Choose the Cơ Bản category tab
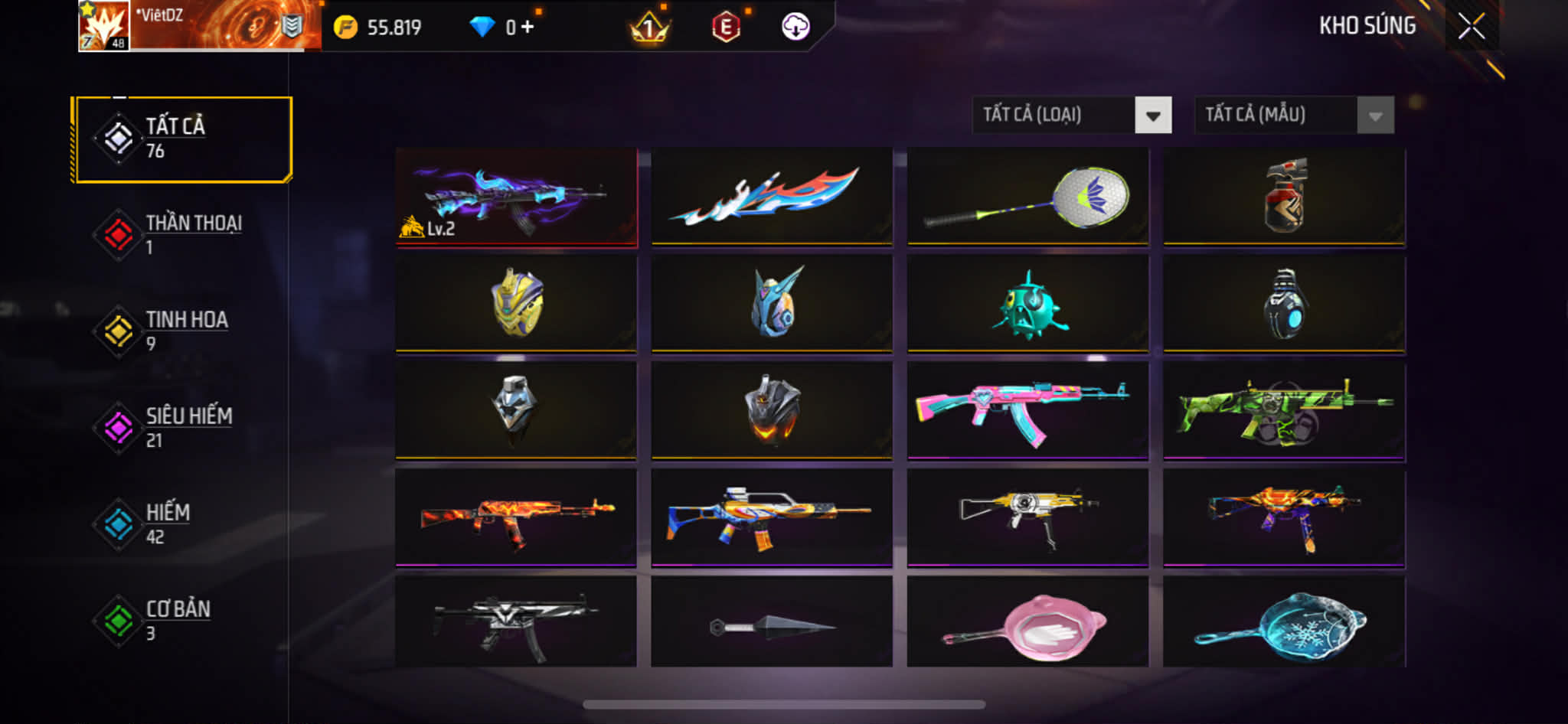1568x724 pixels. coord(182,621)
